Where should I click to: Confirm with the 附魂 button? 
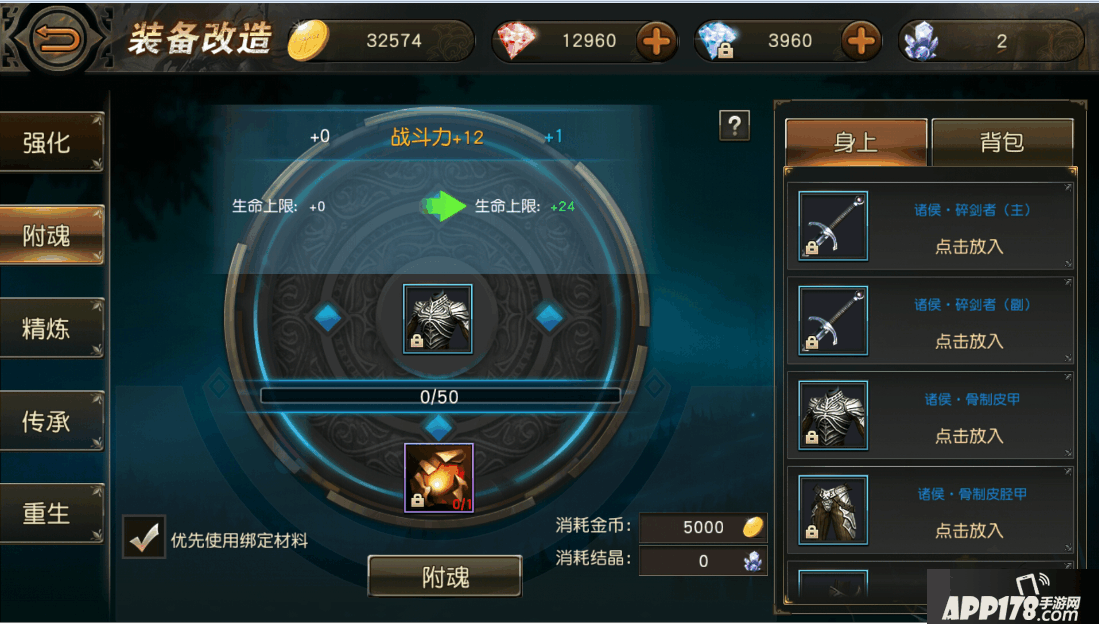[x=444, y=577]
